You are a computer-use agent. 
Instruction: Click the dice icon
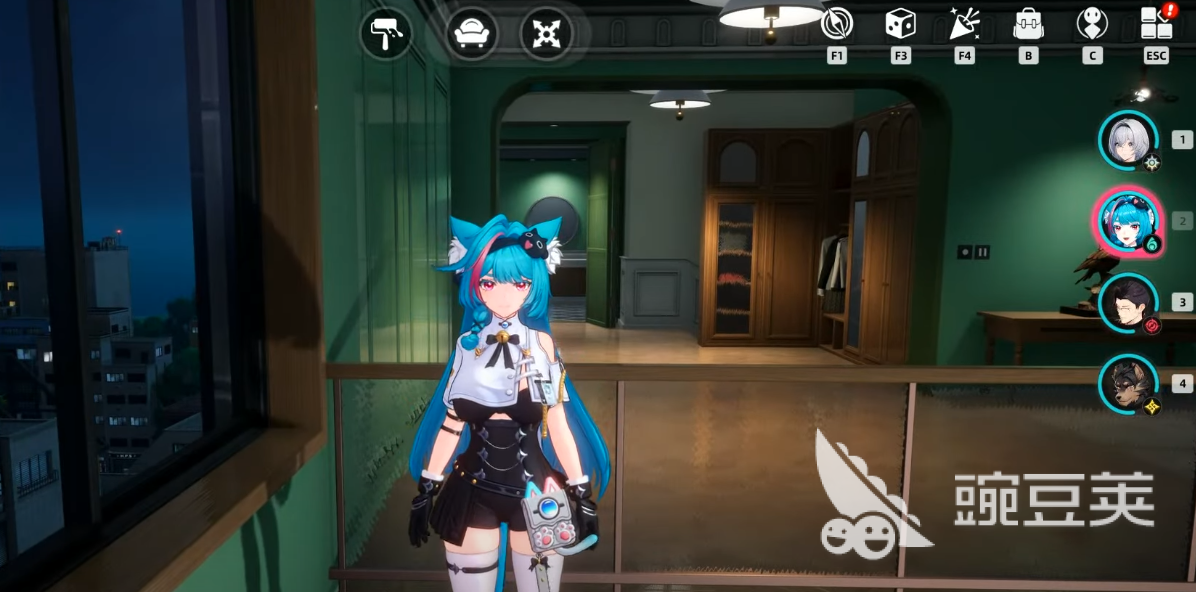900,23
